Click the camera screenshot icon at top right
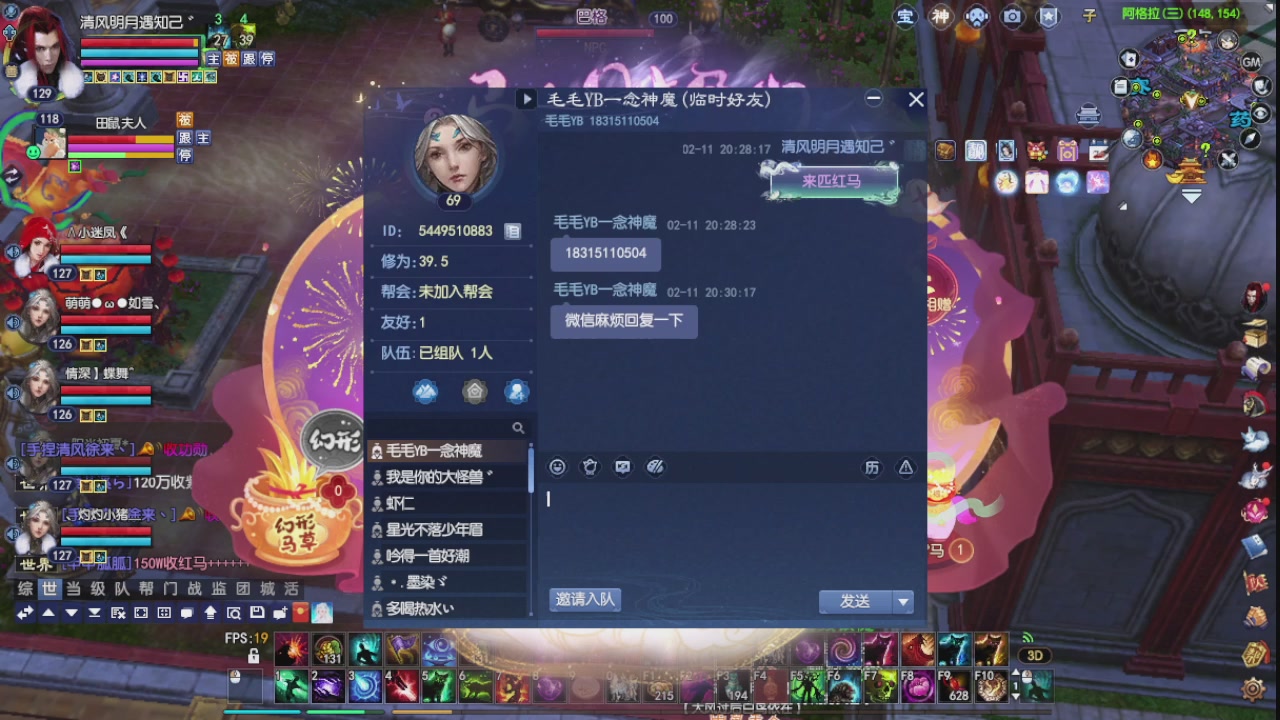1280x720 pixels. [x=1011, y=17]
